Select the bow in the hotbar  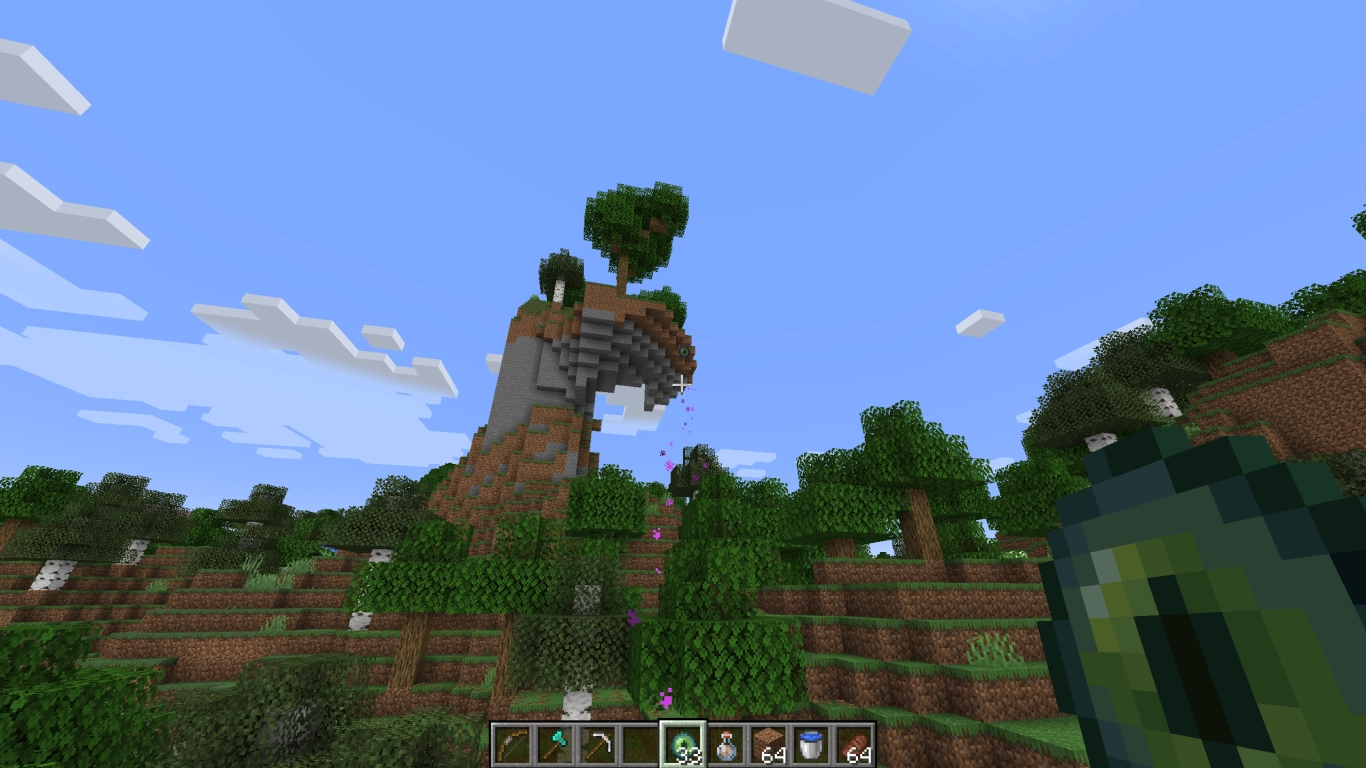pyautogui.click(x=512, y=742)
